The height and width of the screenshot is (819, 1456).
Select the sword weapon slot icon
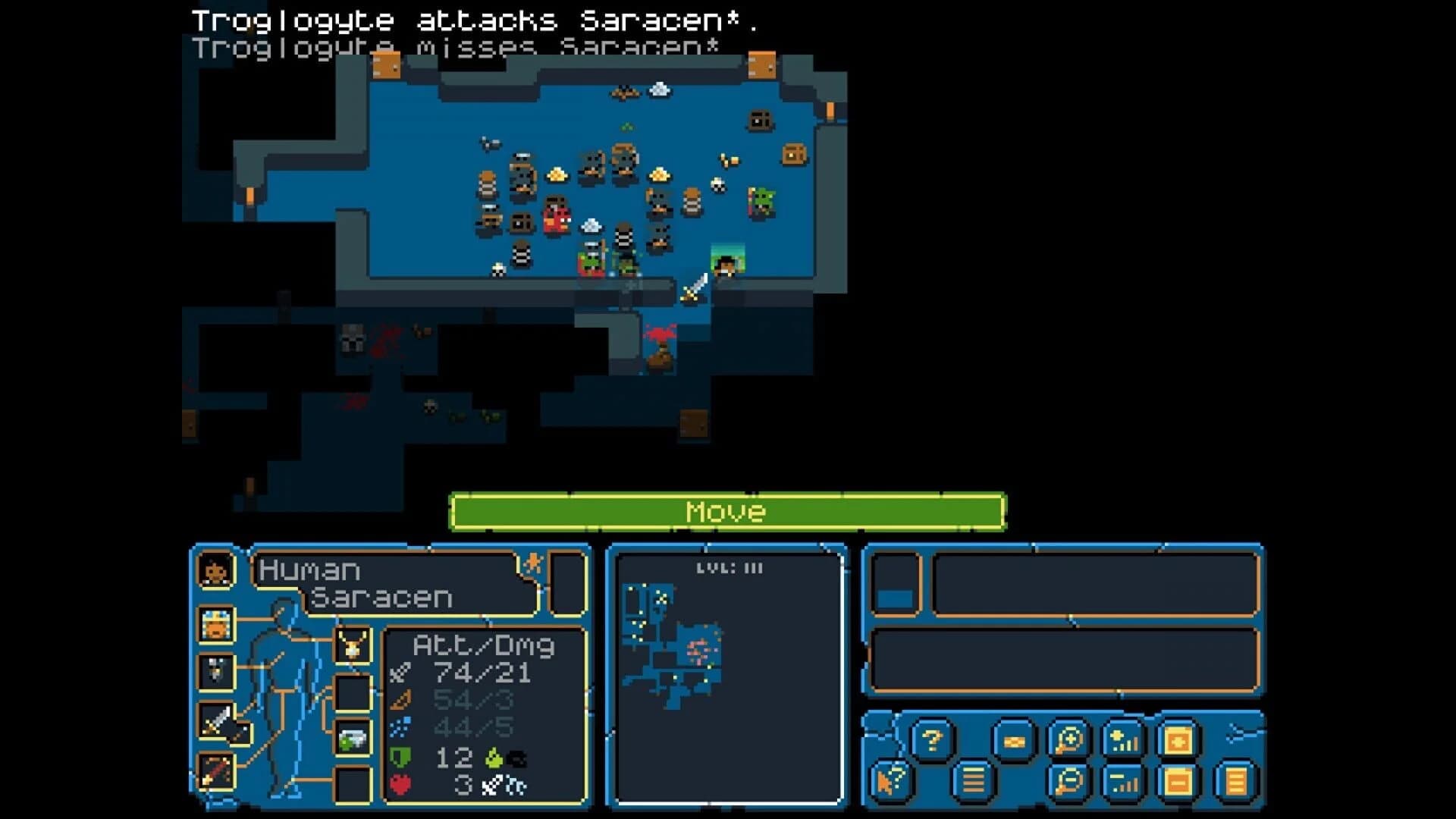tap(218, 720)
